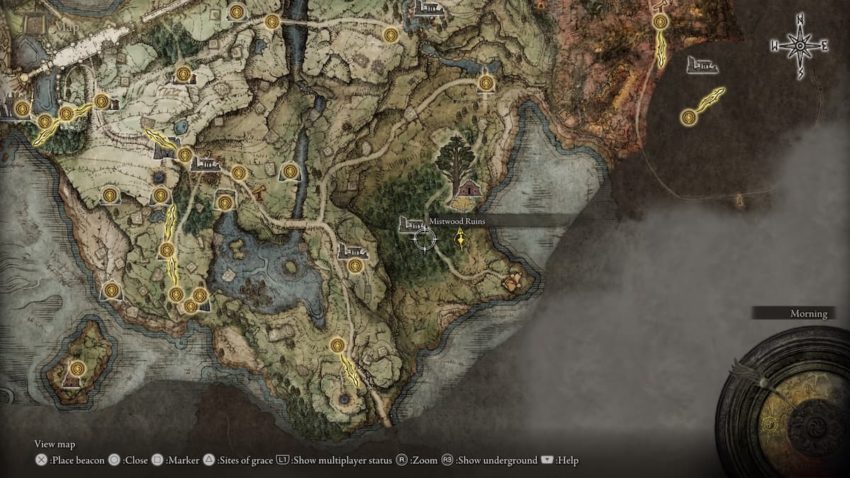The image size is (850, 478).
Task: Select the Mistwood Ruins map icon
Action: coord(411,224)
